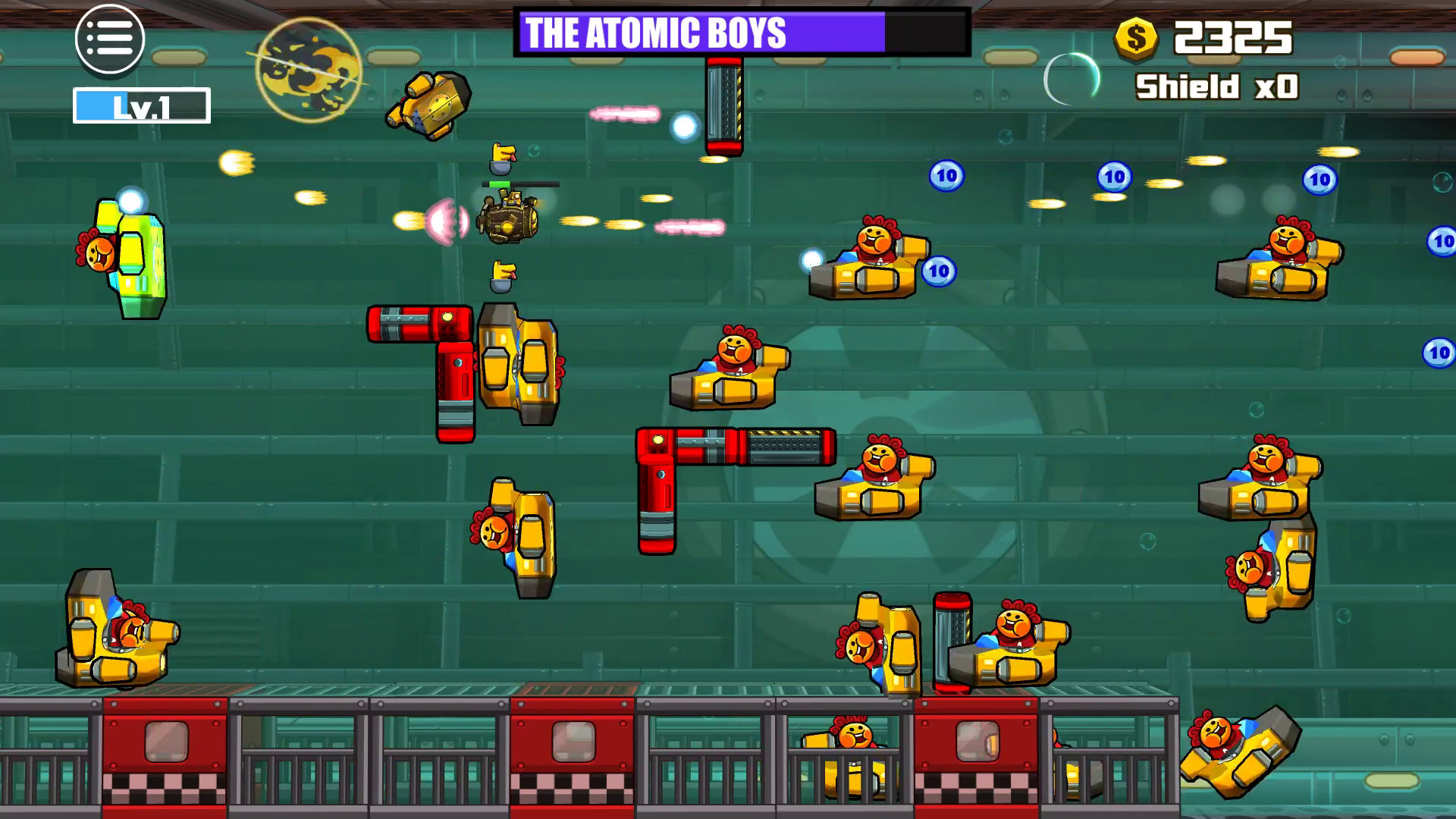Click the Shield x0 counter text
The height and width of the screenshot is (819, 1456).
pos(1215,85)
